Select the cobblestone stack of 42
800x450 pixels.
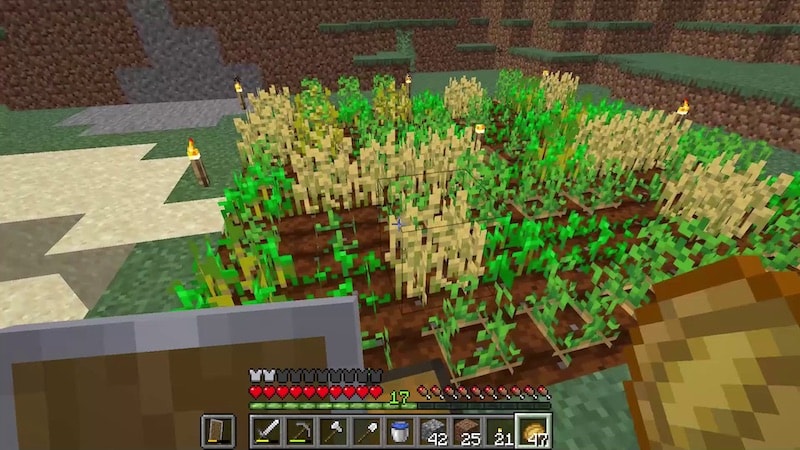(432, 432)
